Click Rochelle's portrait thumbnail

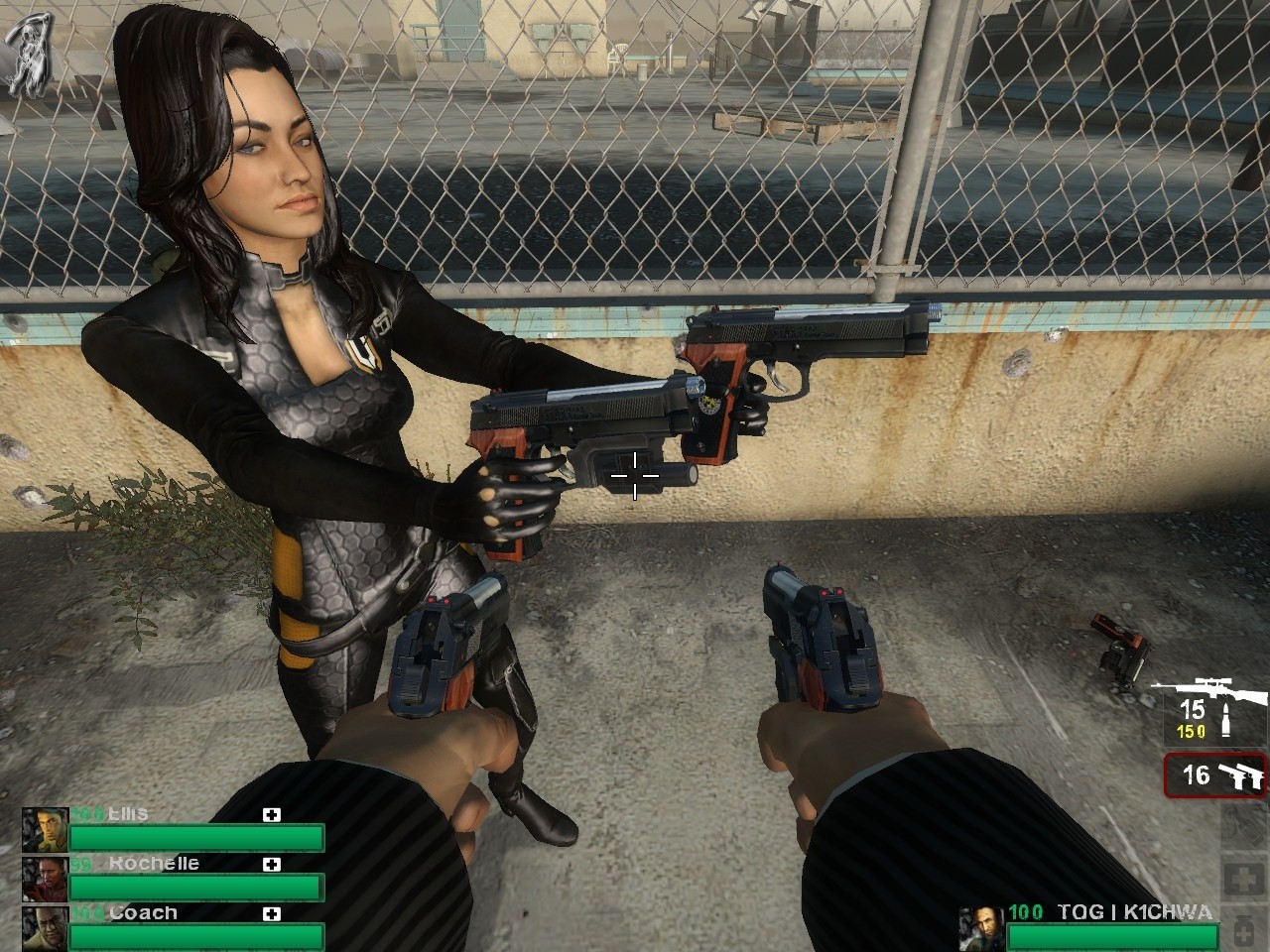coord(45,880)
